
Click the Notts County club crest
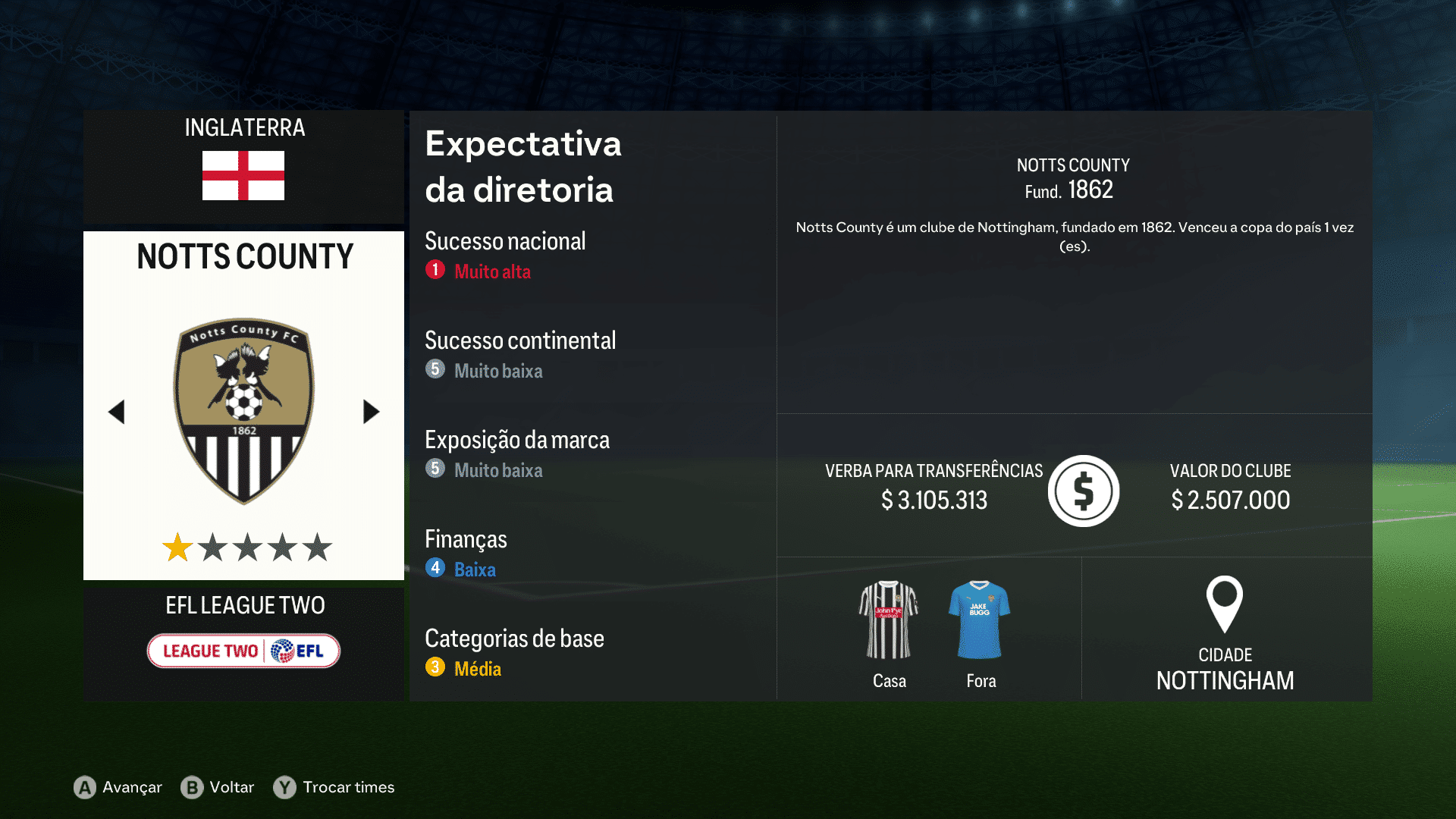pos(243,409)
